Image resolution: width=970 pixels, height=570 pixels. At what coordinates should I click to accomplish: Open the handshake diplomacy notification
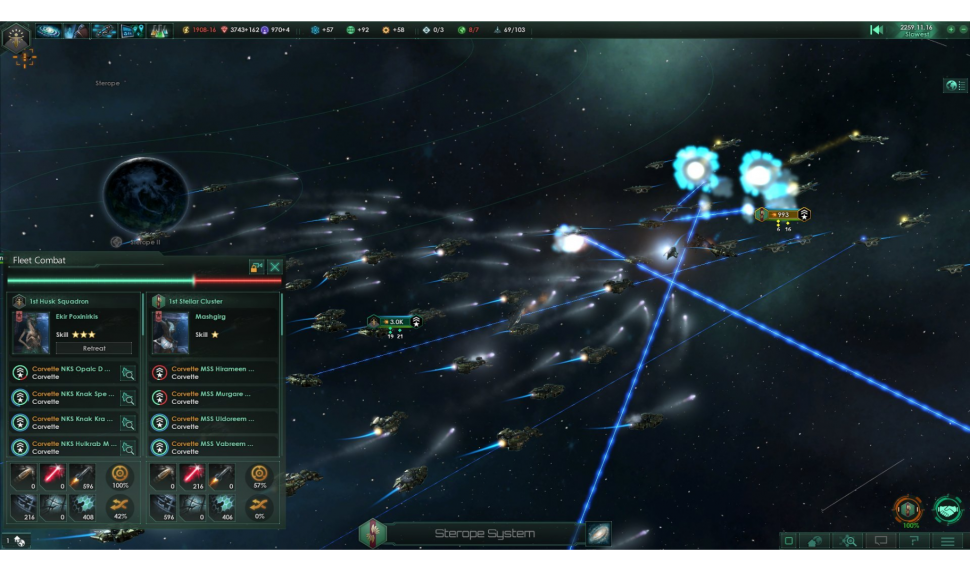coord(947,509)
